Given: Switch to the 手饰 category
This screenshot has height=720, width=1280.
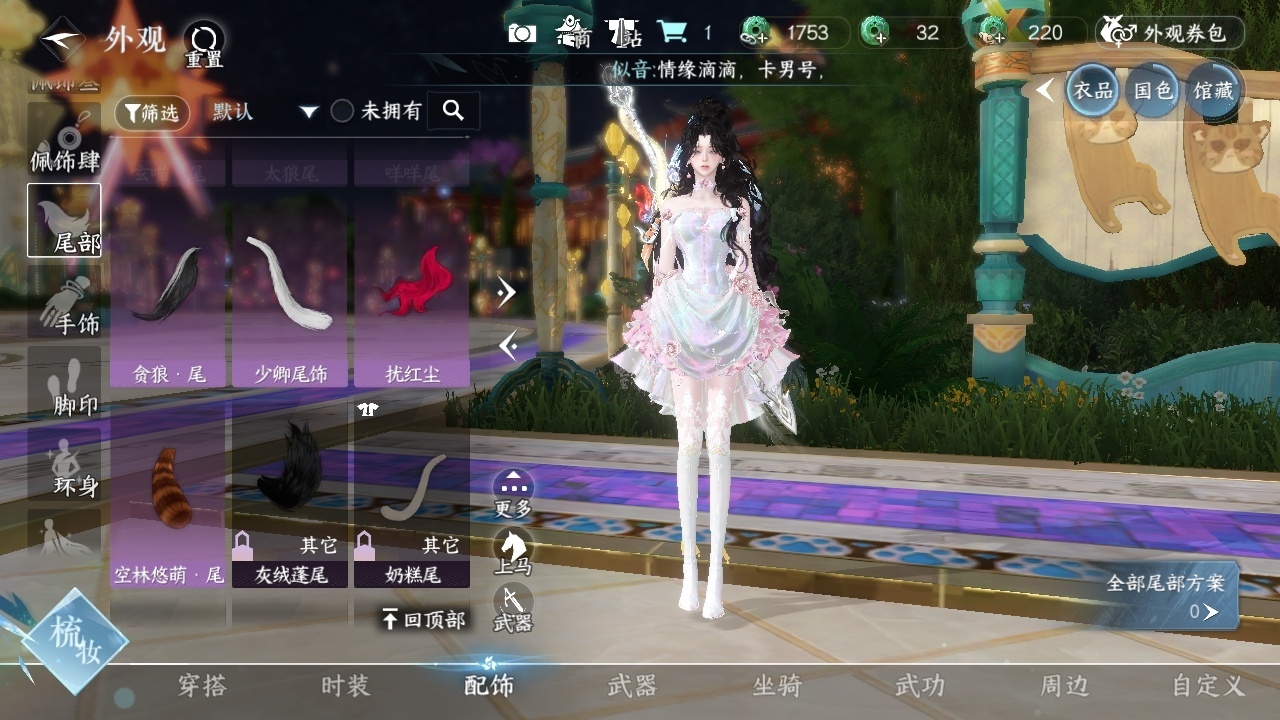Looking at the screenshot, I should [66, 305].
